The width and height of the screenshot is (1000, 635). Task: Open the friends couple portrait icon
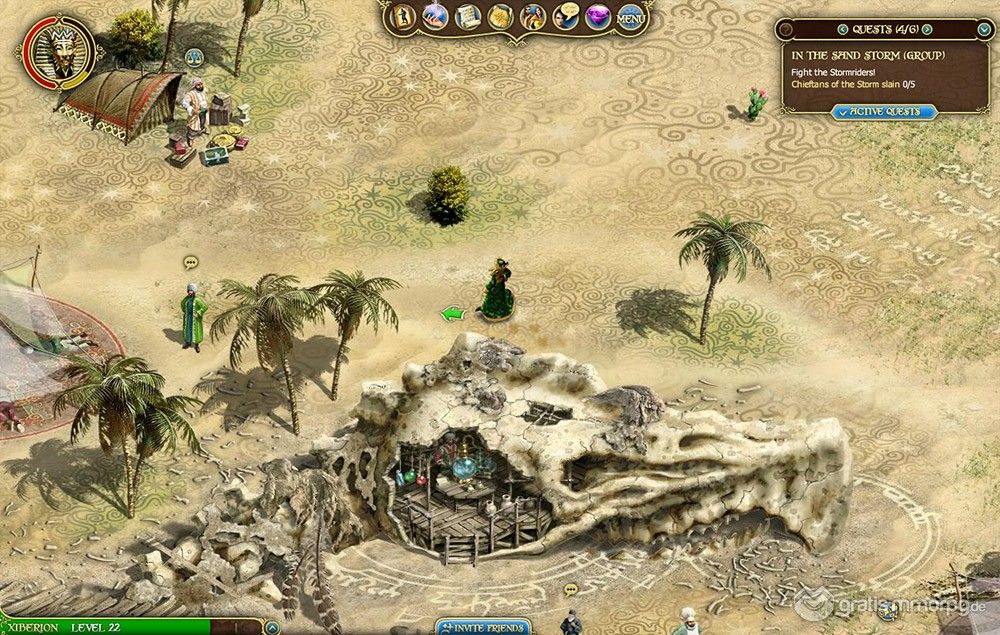click(532, 17)
